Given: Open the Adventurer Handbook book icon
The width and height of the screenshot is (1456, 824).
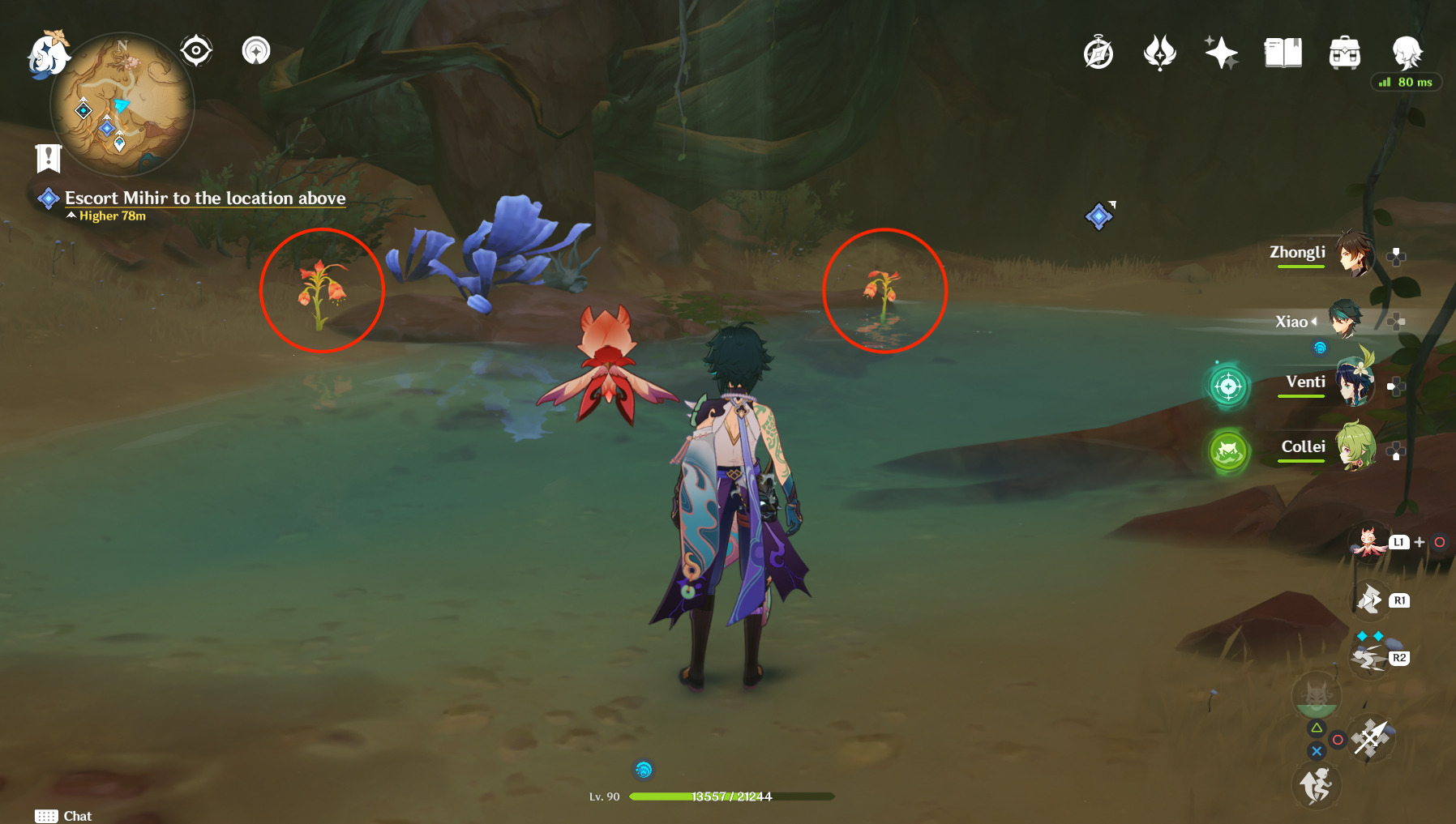Looking at the screenshot, I should click(1283, 52).
